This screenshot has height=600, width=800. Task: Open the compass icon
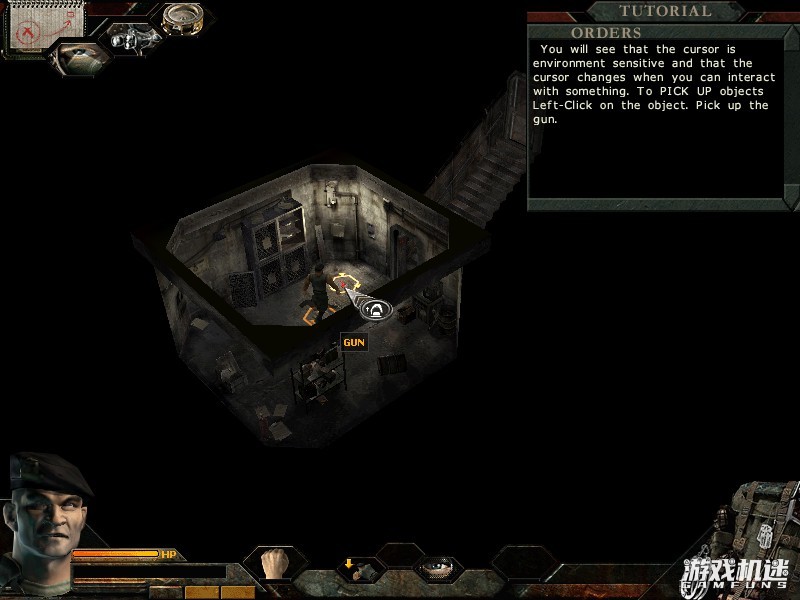pyautogui.click(x=183, y=17)
